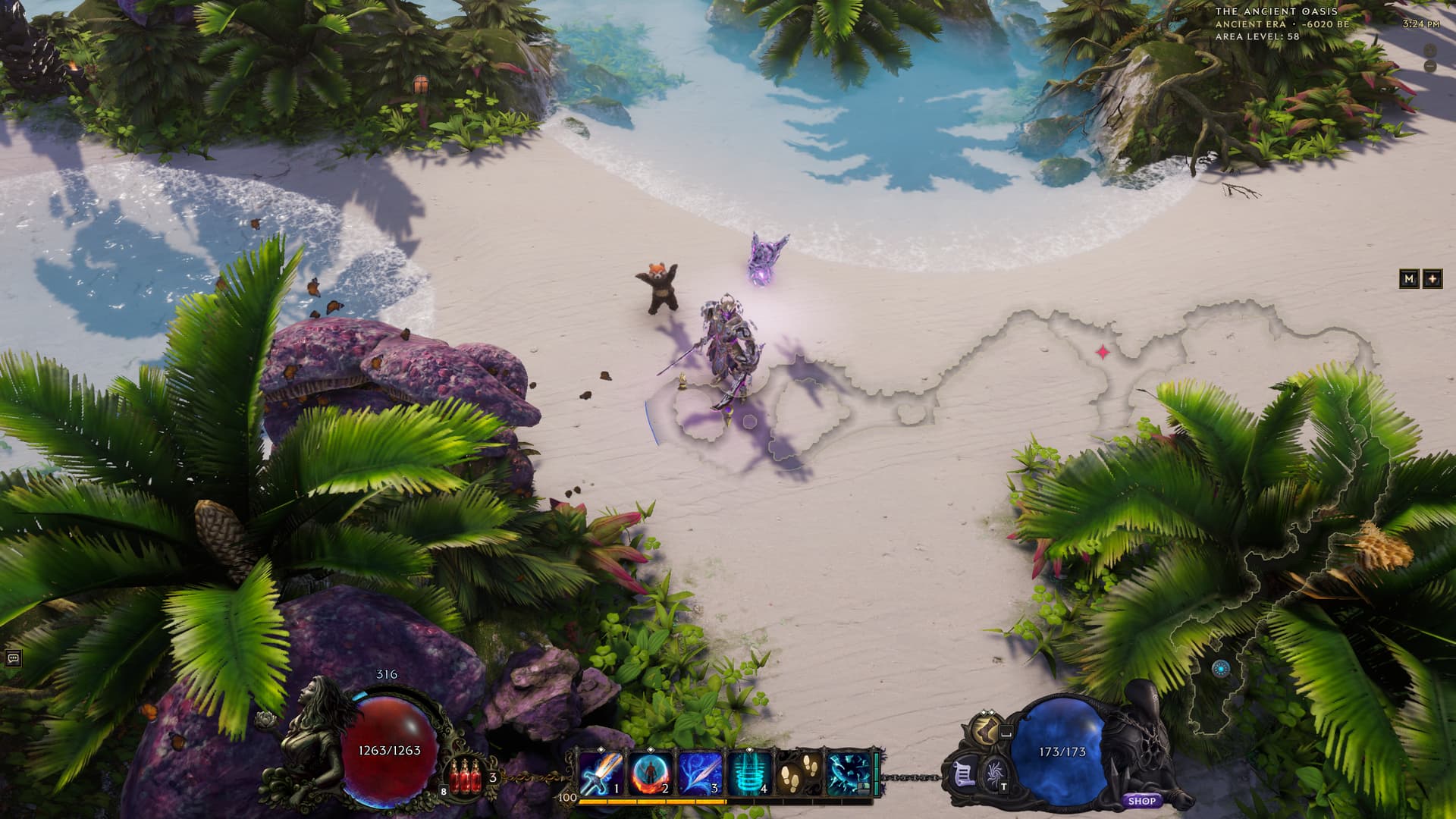Image resolution: width=1456 pixels, height=819 pixels.
Task: Click the plus button beside the M button
Action: tap(1432, 278)
